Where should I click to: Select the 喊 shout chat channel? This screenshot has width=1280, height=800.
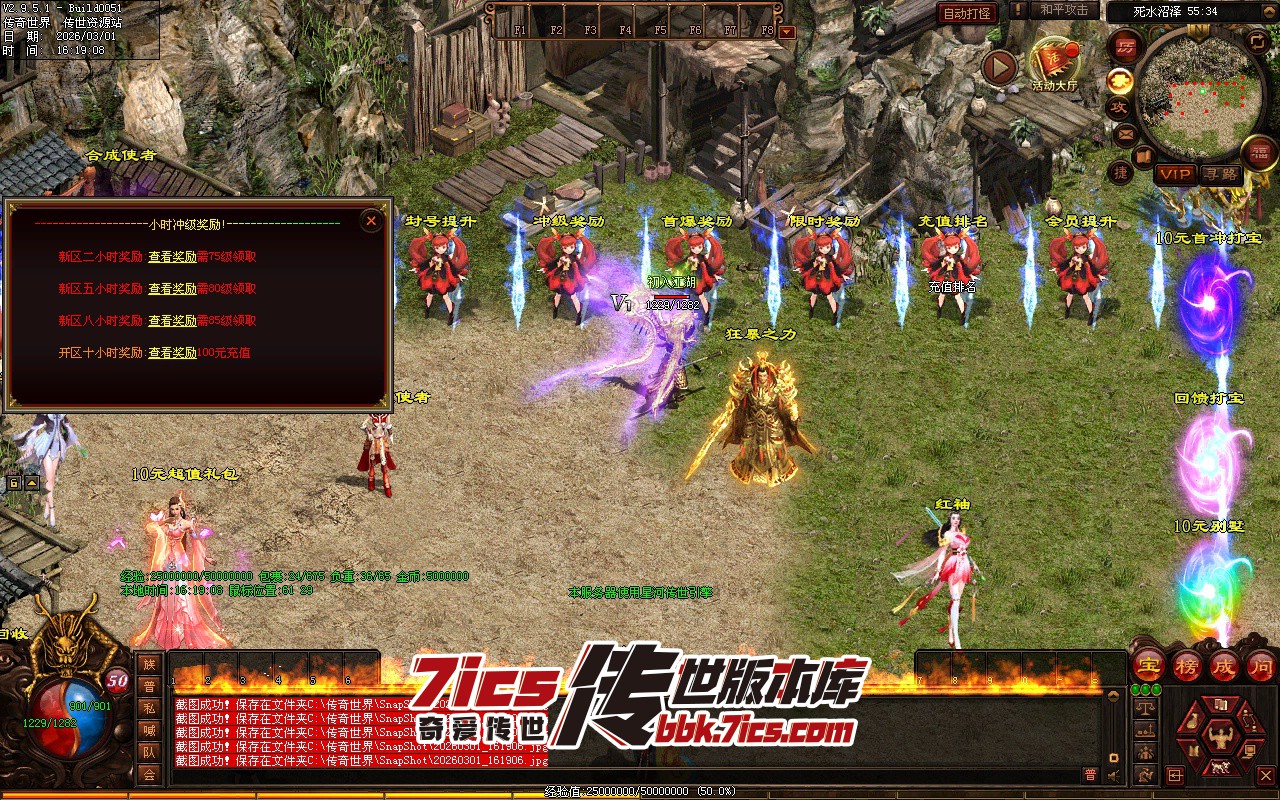tap(149, 730)
